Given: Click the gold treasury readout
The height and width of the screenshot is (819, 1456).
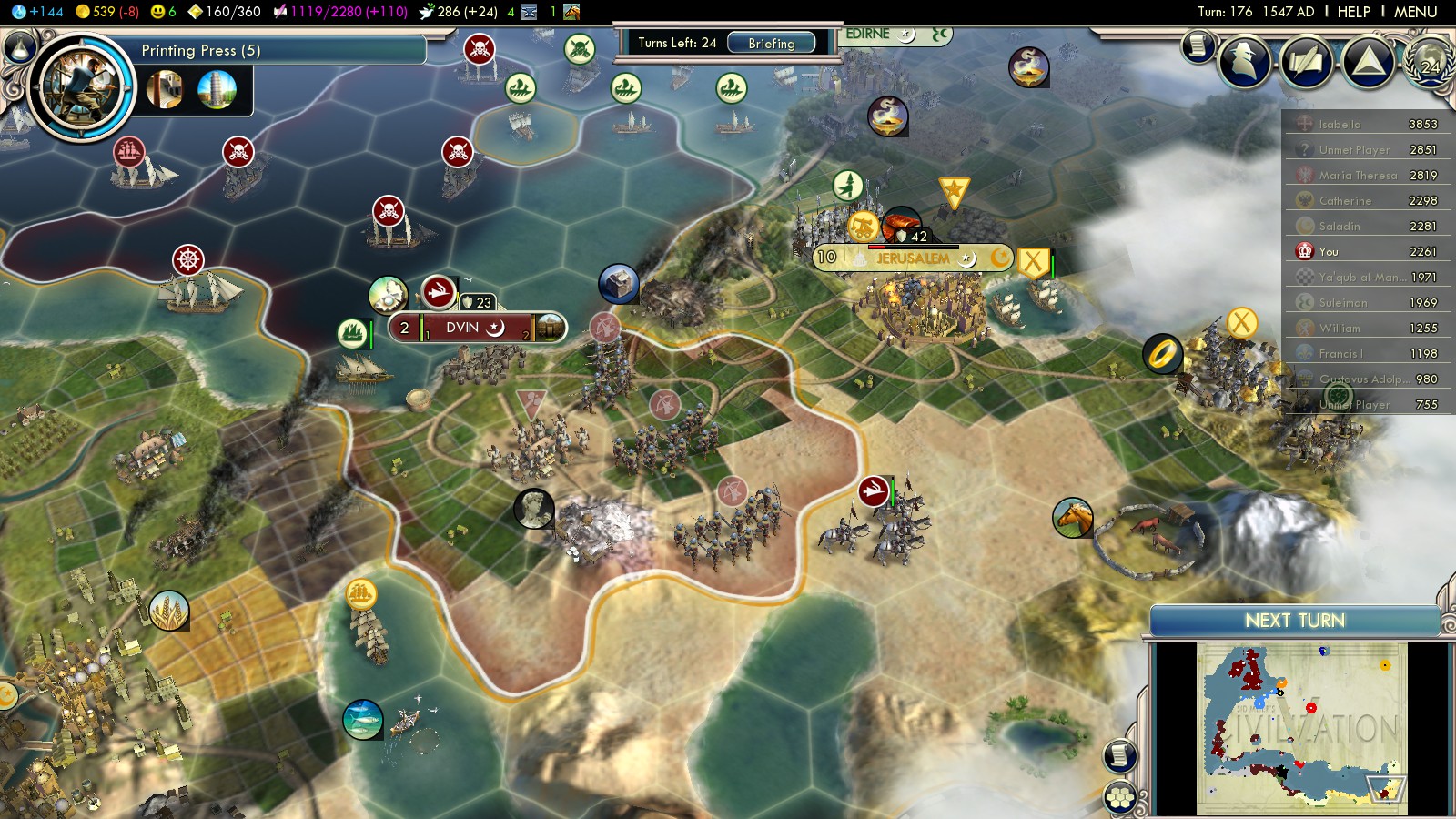Looking at the screenshot, I should (106, 12).
